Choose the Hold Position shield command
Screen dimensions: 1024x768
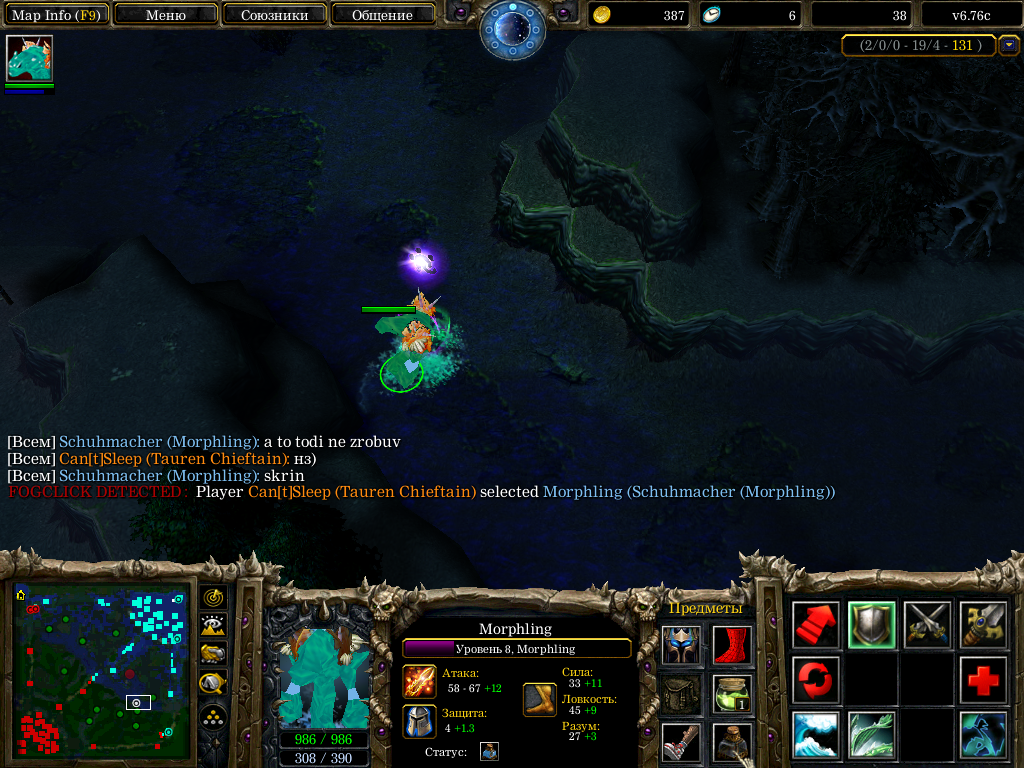click(872, 625)
